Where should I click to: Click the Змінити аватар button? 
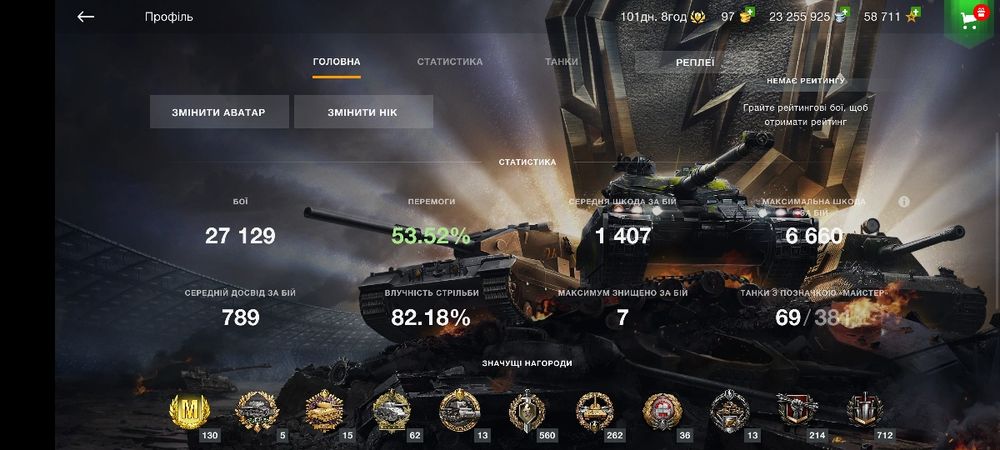tap(220, 112)
